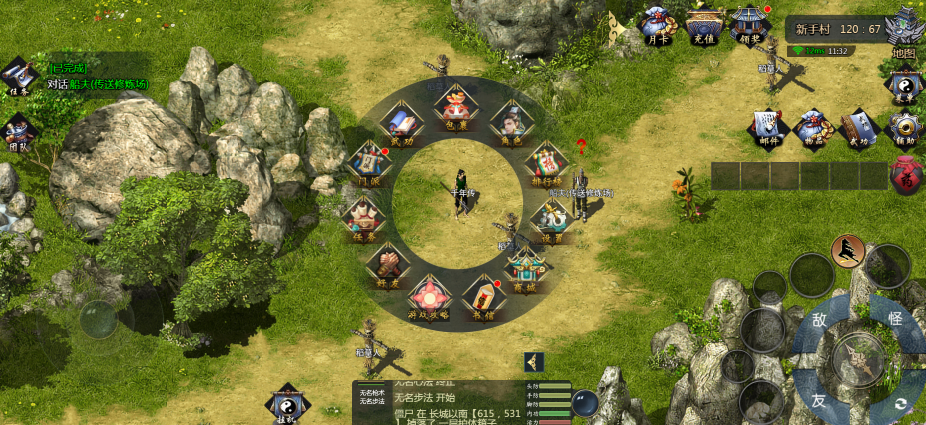Screen dimensions: 926x425
Task: Show the 游戏攻略 game guide
Action: click(428, 297)
